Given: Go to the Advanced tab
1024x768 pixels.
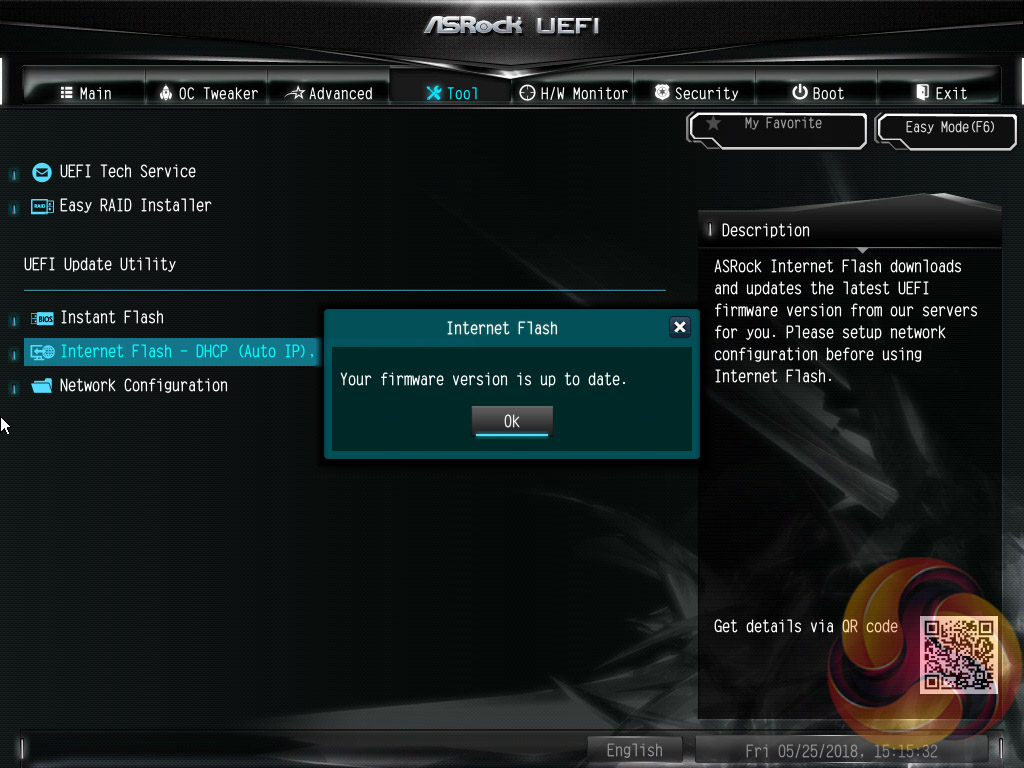Looking at the screenshot, I should (x=329, y=93).
